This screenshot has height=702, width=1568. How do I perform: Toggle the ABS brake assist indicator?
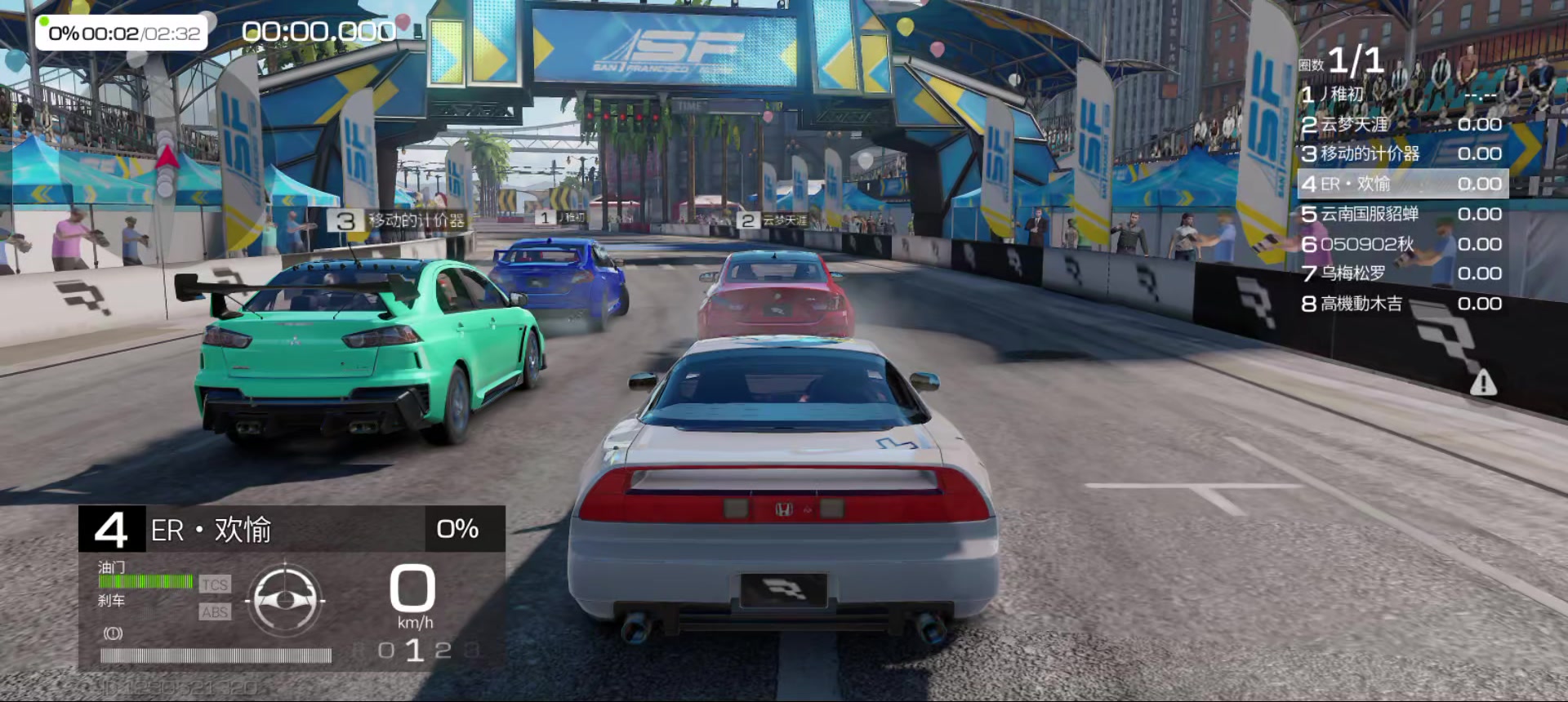tap(215, 612)
